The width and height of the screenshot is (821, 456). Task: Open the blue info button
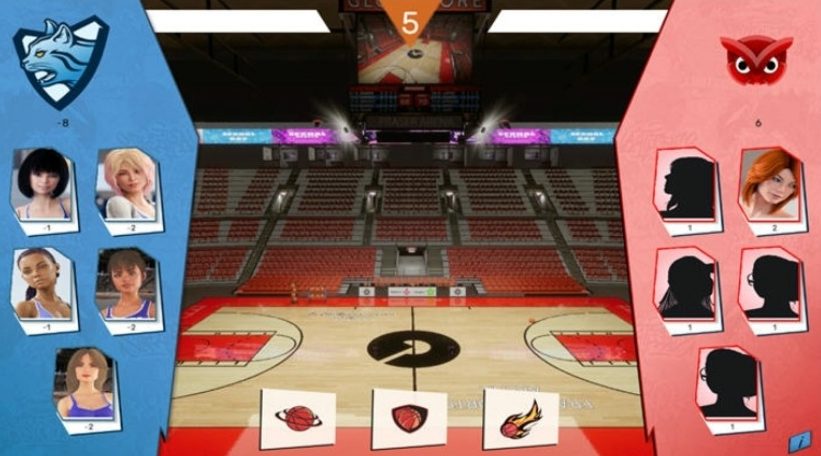tap(798, 439)
